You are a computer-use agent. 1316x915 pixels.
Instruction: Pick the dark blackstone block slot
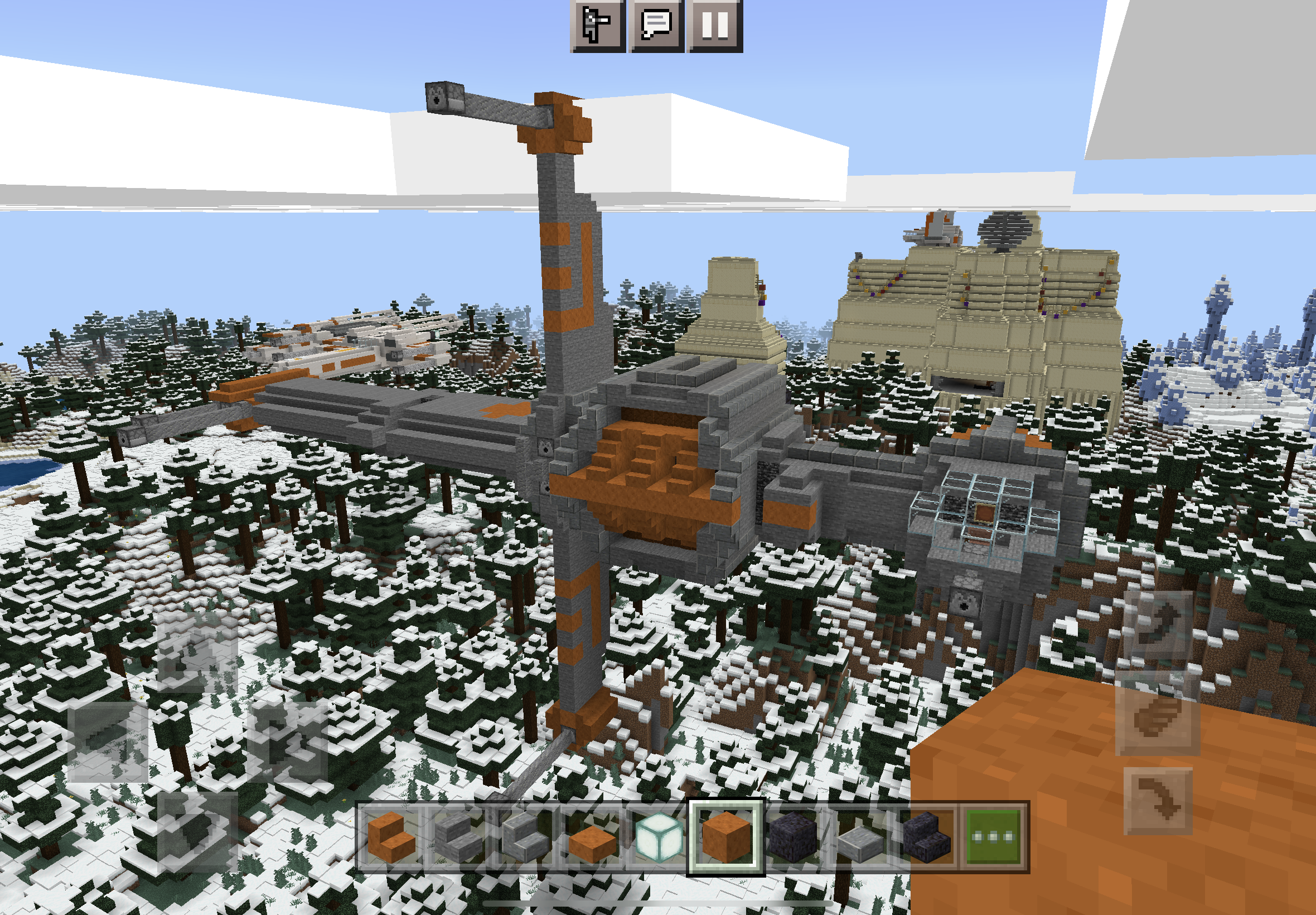pyautogui.click(x=792, y=838)
